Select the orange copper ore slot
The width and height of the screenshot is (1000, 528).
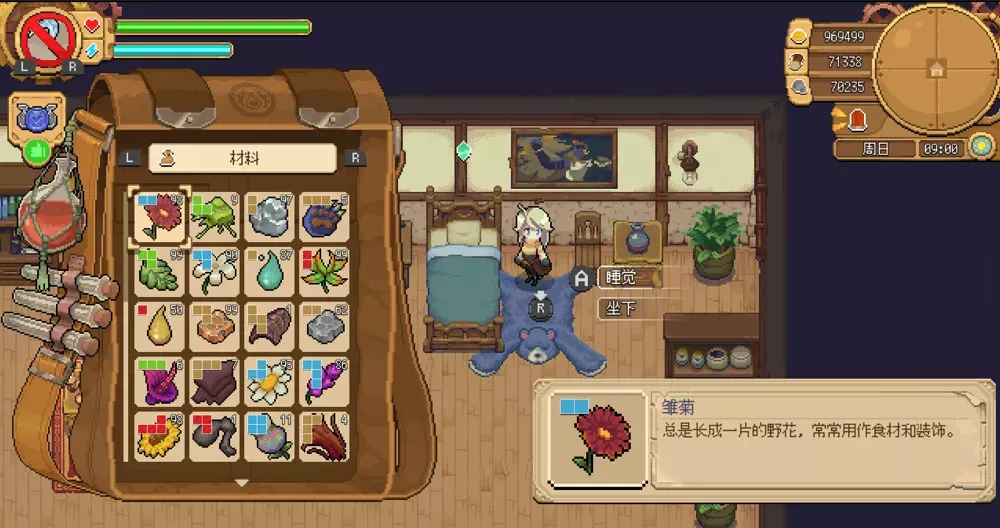[213, 325]
